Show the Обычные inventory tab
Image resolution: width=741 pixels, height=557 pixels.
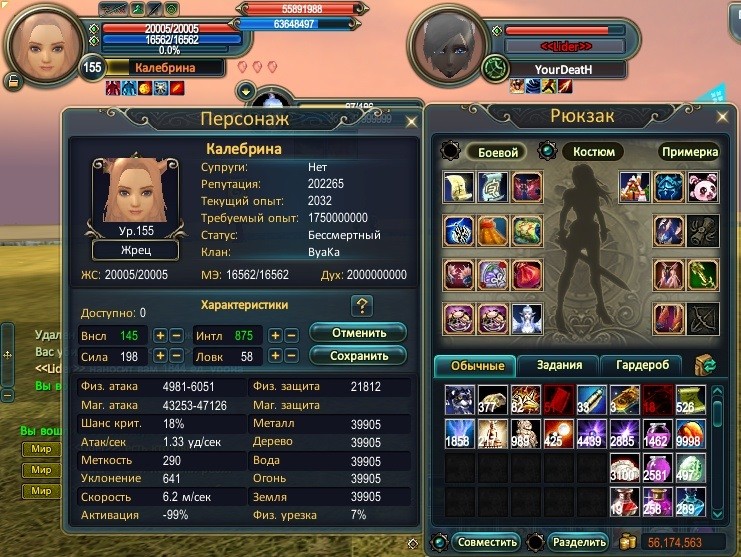pos(475,365)
